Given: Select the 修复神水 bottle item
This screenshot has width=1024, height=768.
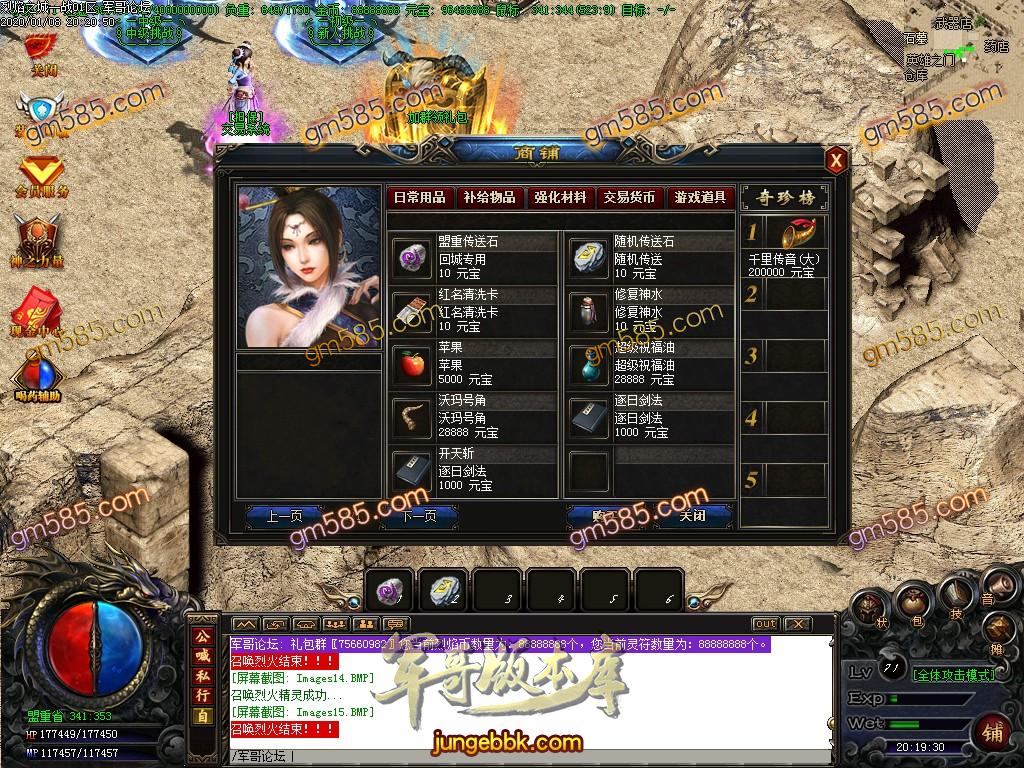Looking at the screenshot, I should pos(588,312).
